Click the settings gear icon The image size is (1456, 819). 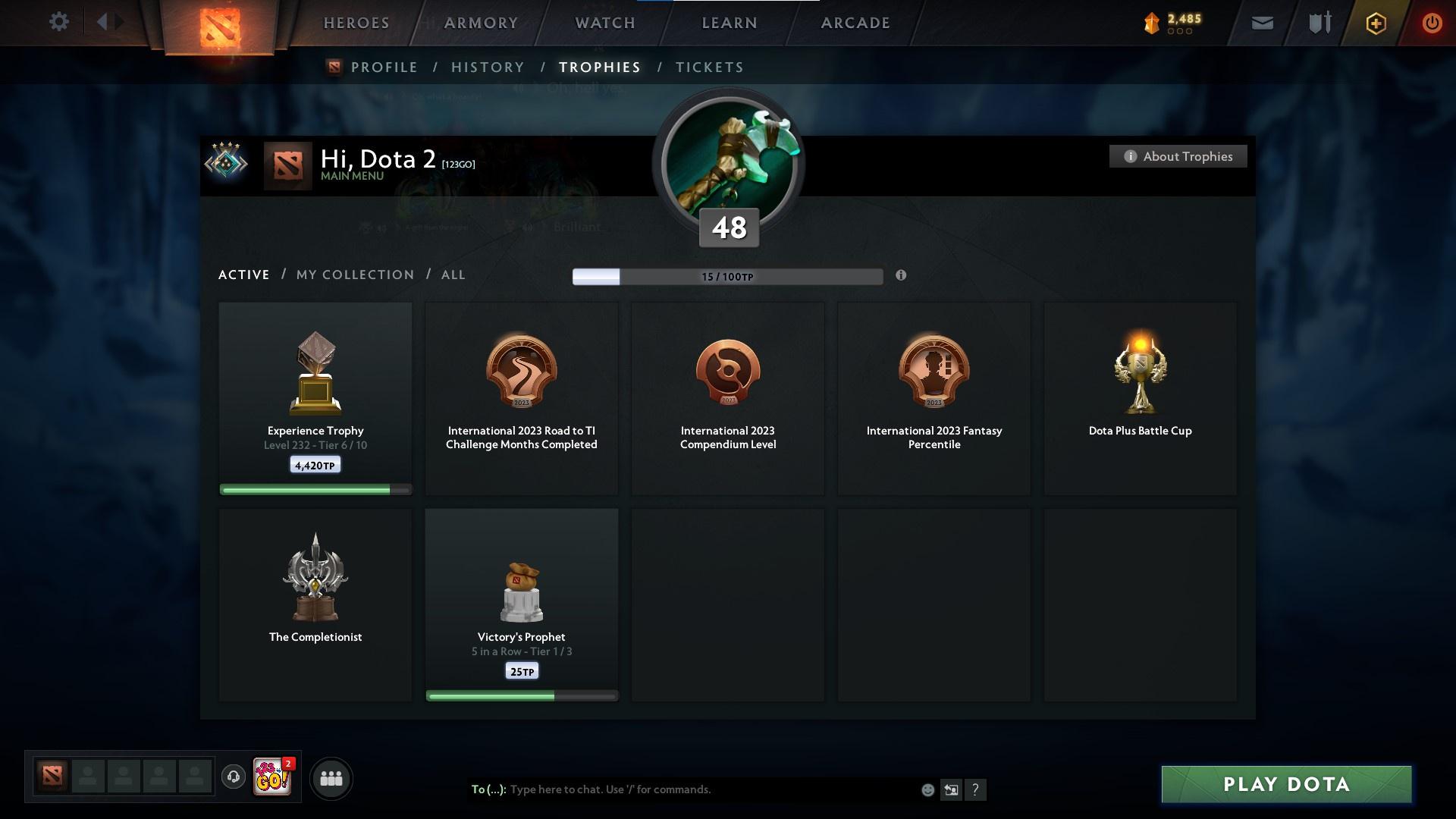59,21
